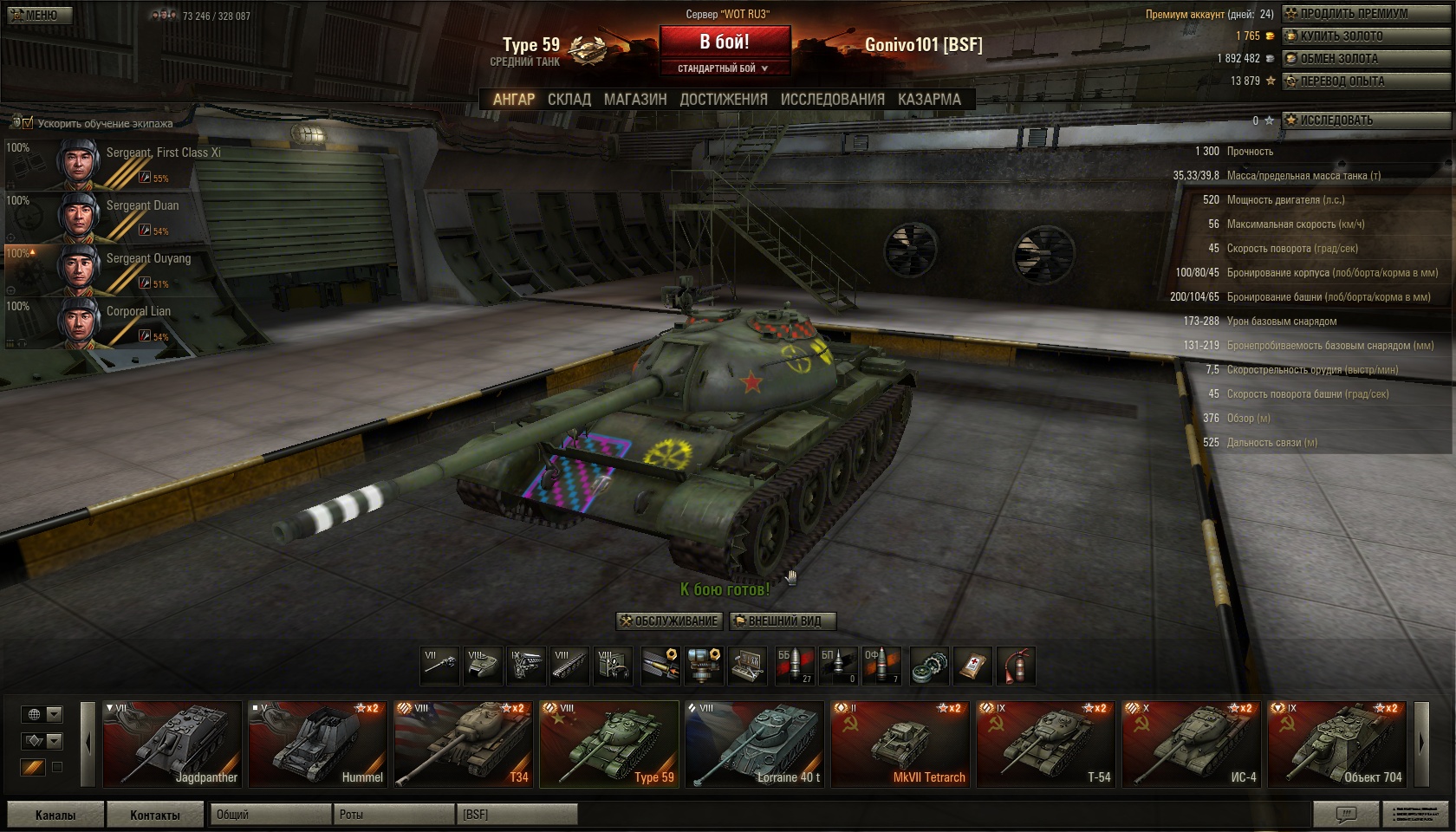
Task: Open the ДОСТИЖЕНИЯ tab
Action: pos(724,100)
